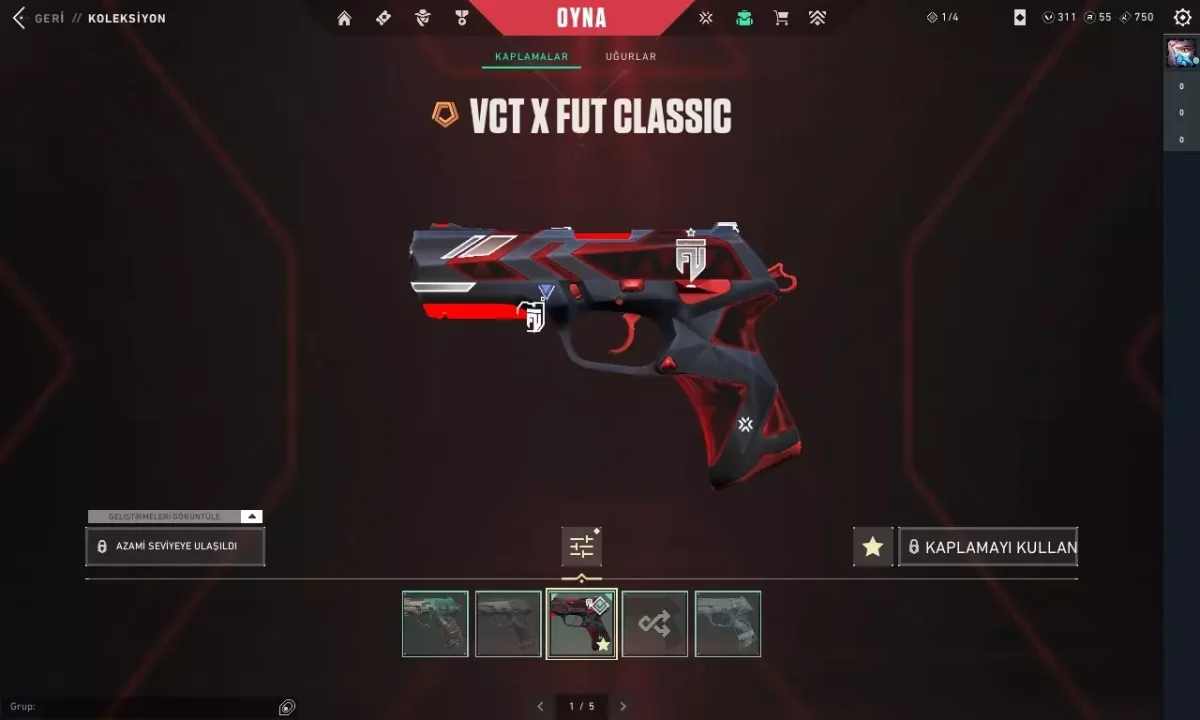
Task: Select the red VCT x FUT thumbnail
Action: [x=581, y=624]
